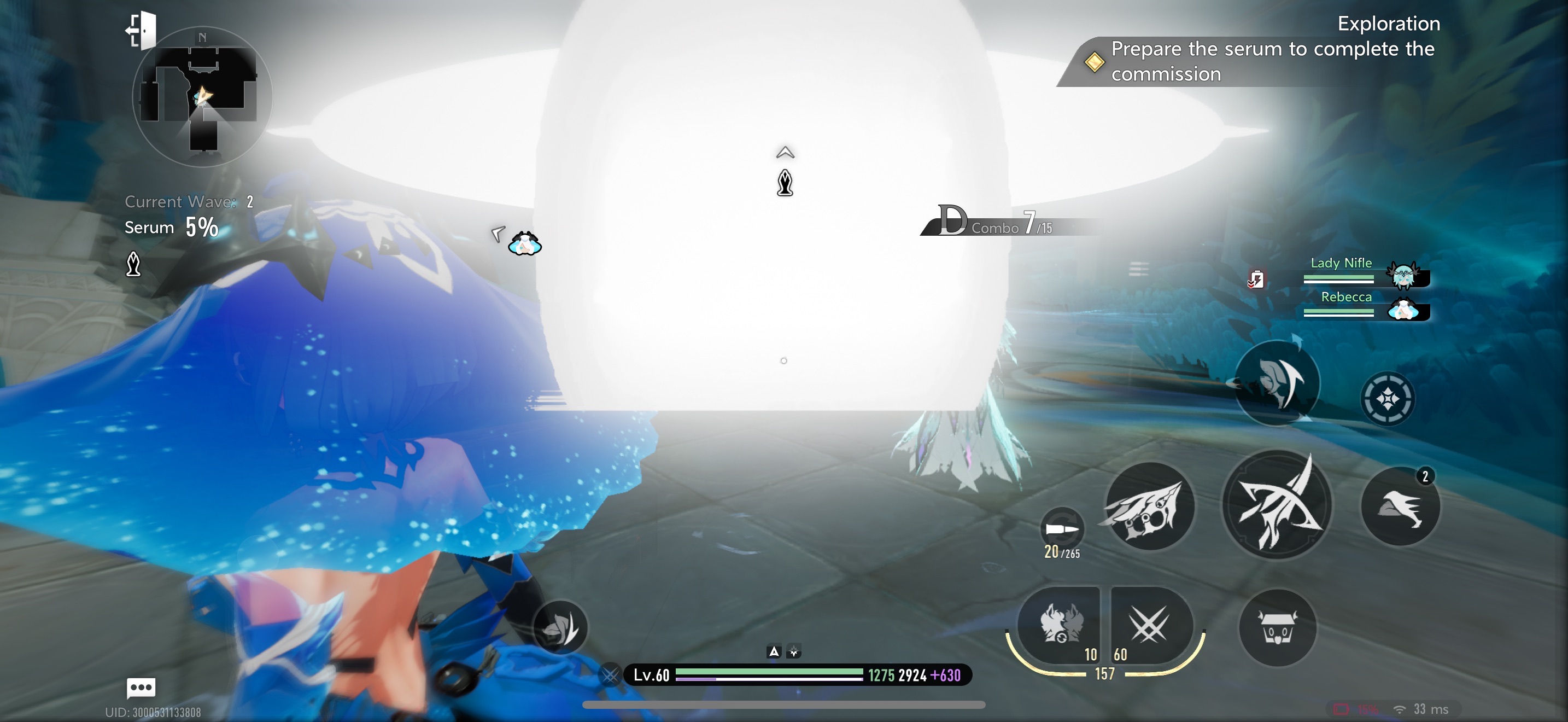The image size is (1568, 722).
Task: Tap the dodge button with 2 charges
Action: pos(1400,506)
